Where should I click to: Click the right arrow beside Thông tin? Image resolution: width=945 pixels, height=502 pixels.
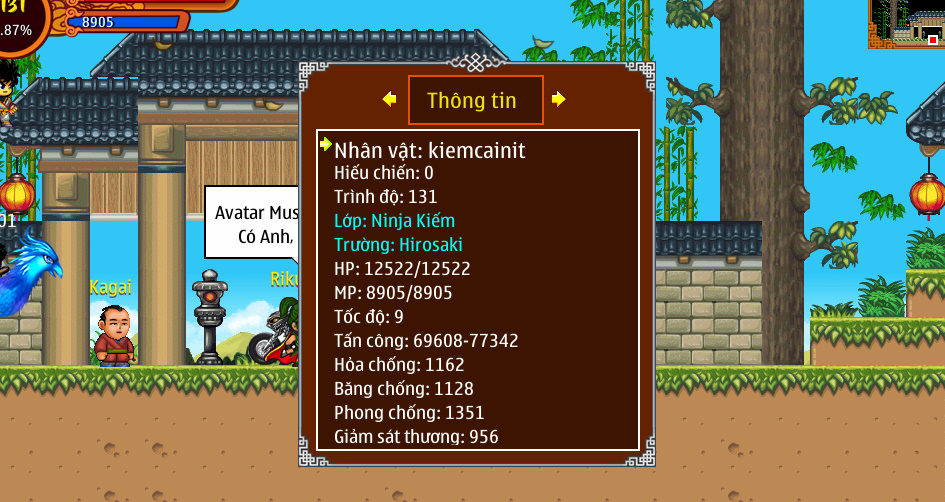pos(558,99)
